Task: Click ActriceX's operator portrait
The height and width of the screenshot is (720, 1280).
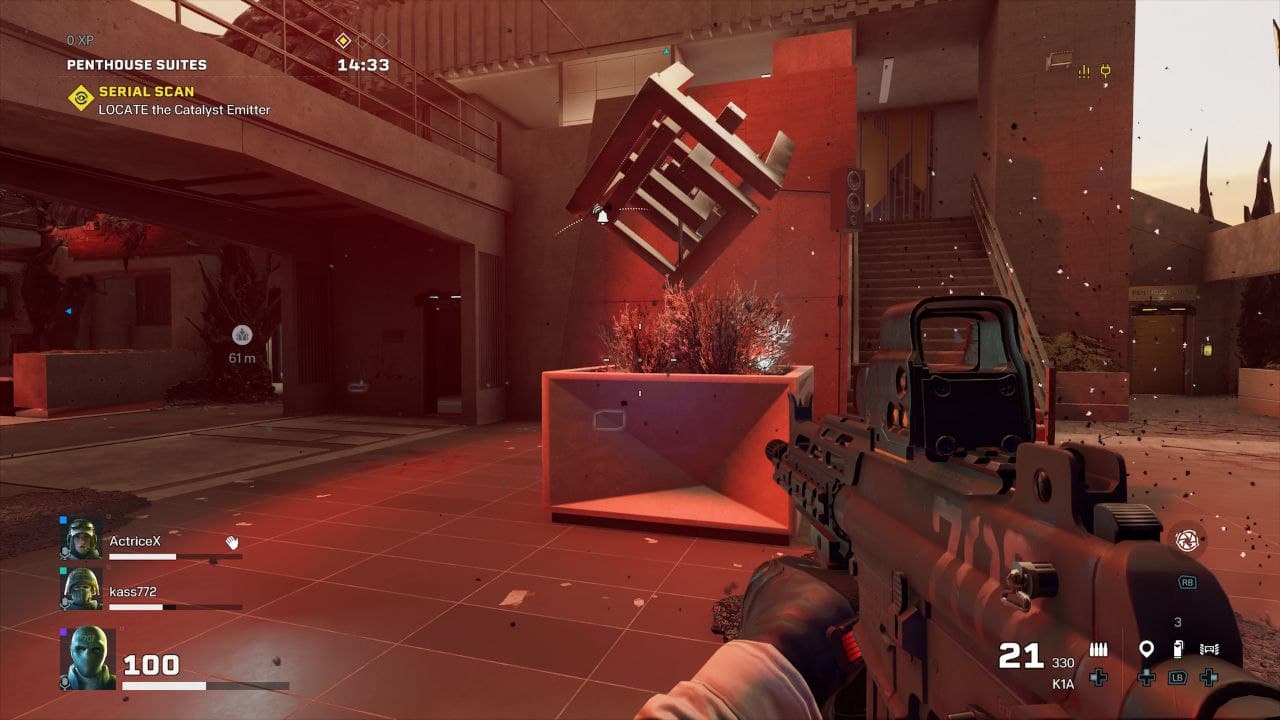Action: (x=83, y=540)
